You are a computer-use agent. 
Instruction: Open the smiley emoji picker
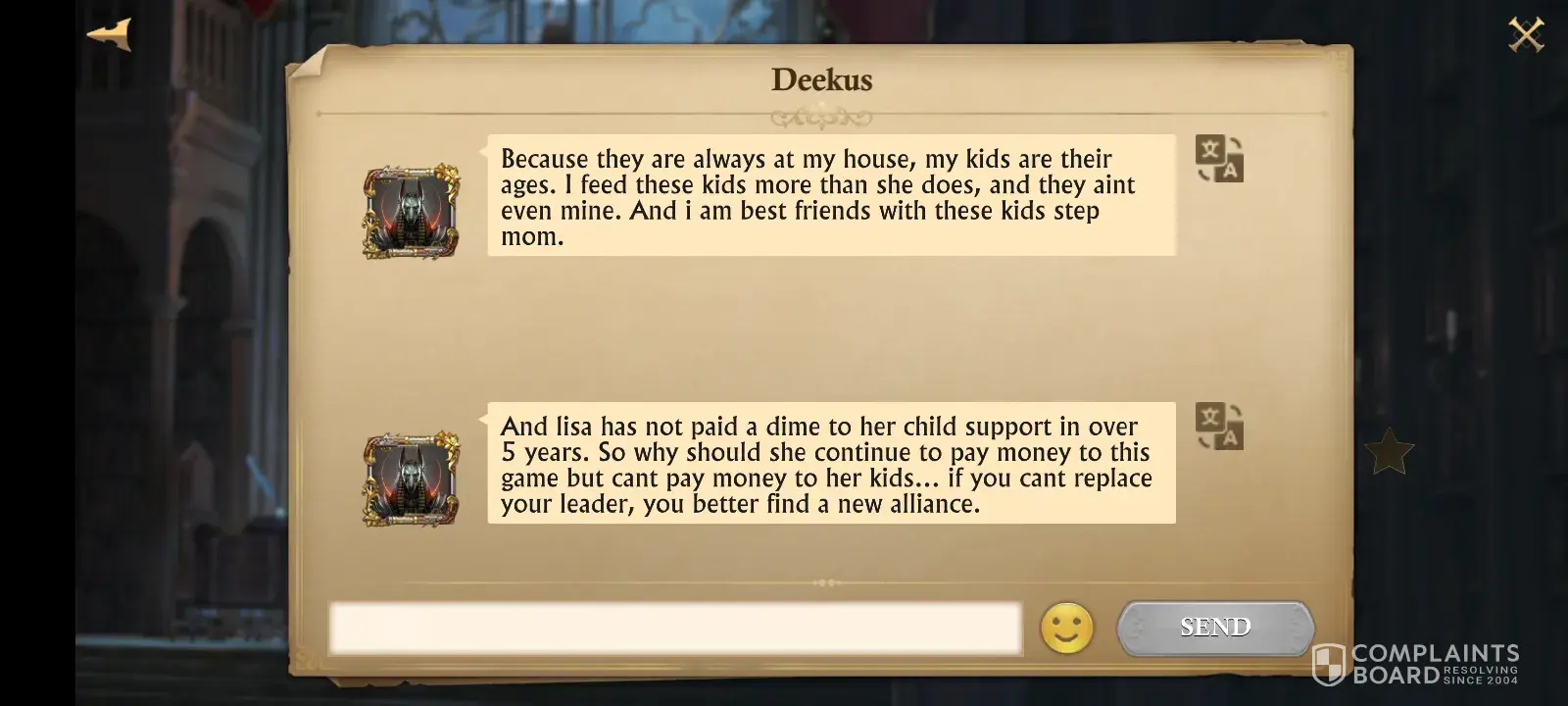pyautogui.click(x=1066, y=628)
